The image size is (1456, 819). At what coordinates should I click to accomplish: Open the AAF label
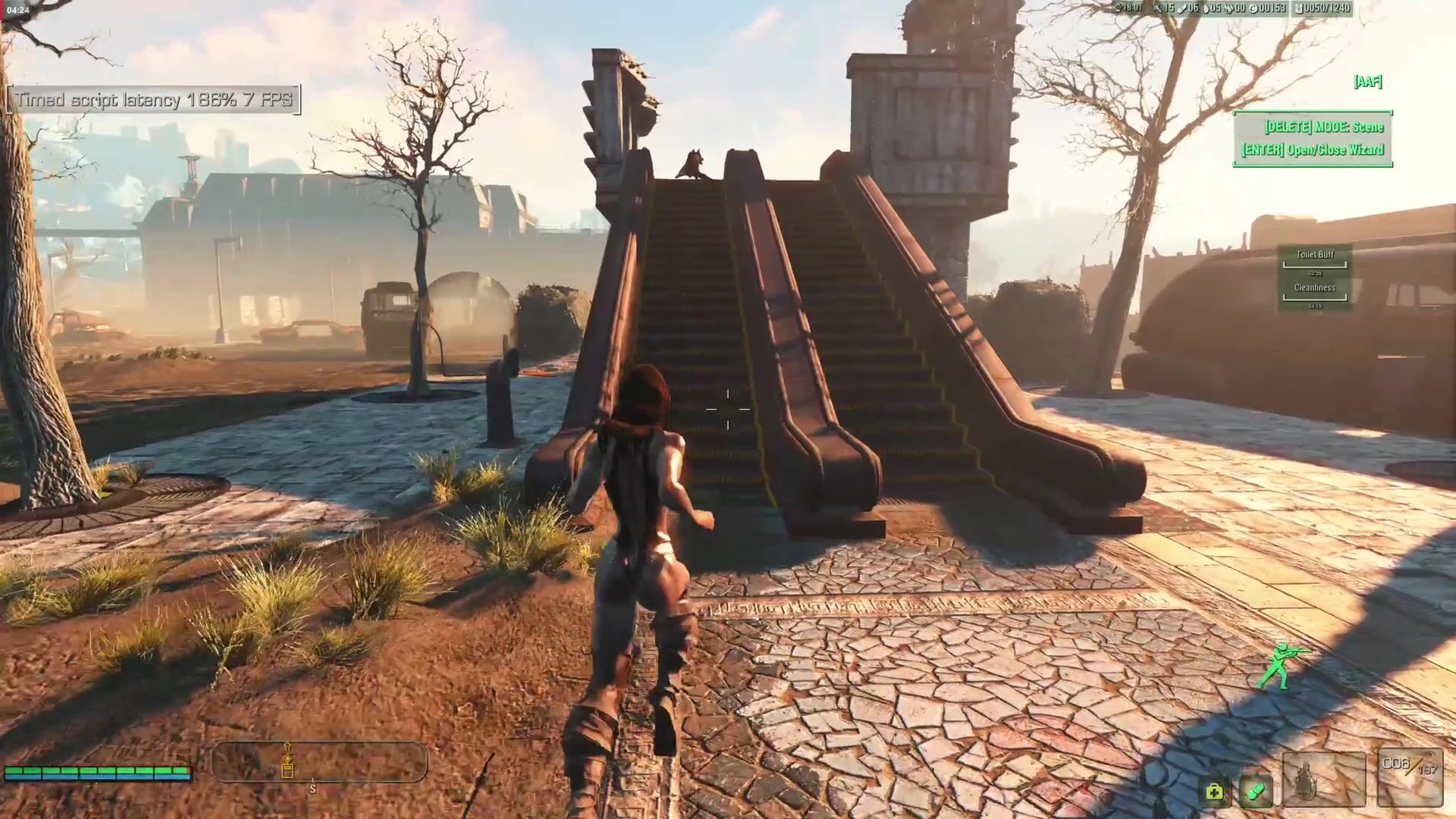1367,81
